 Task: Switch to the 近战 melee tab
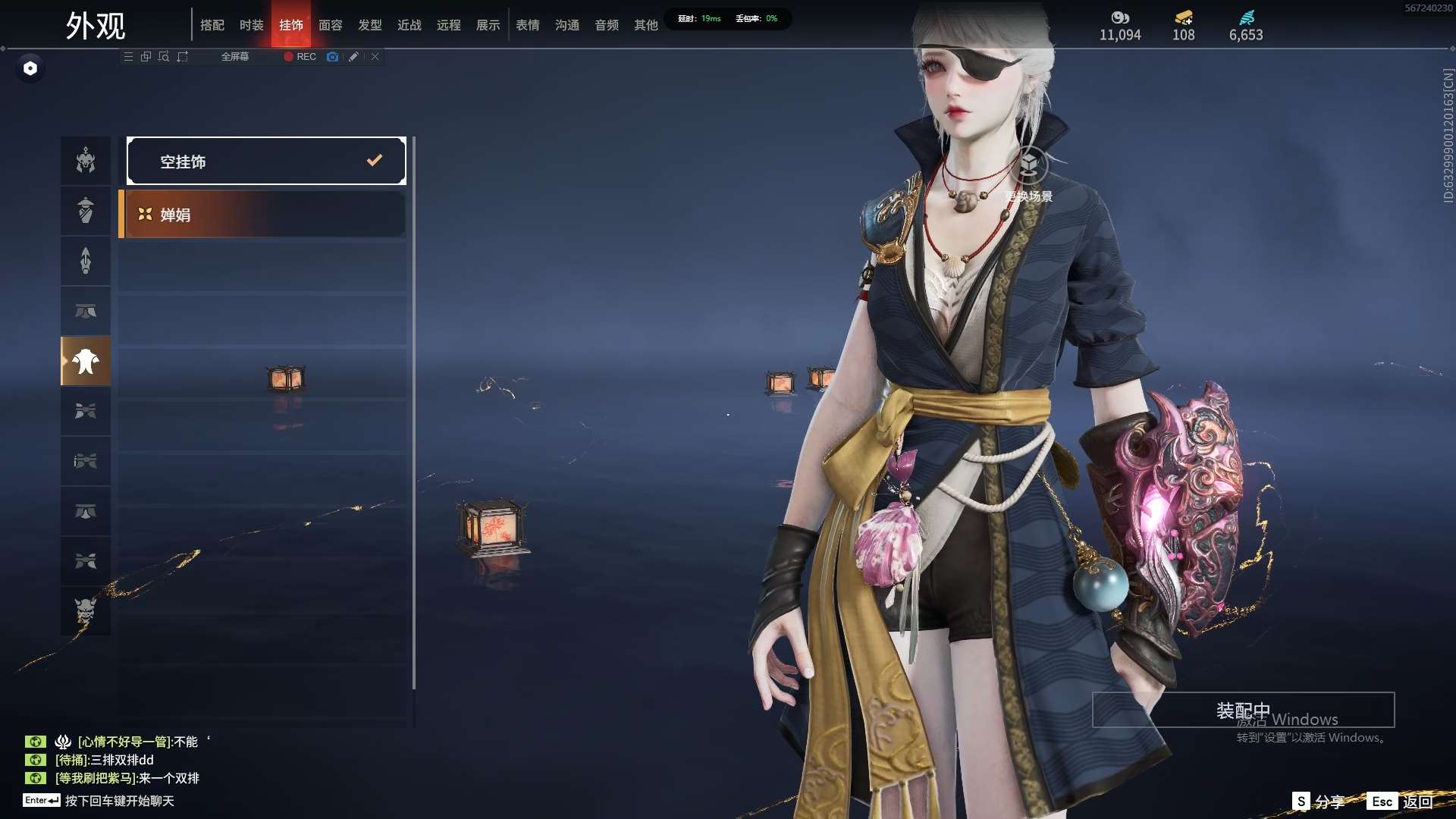(409, 25)
